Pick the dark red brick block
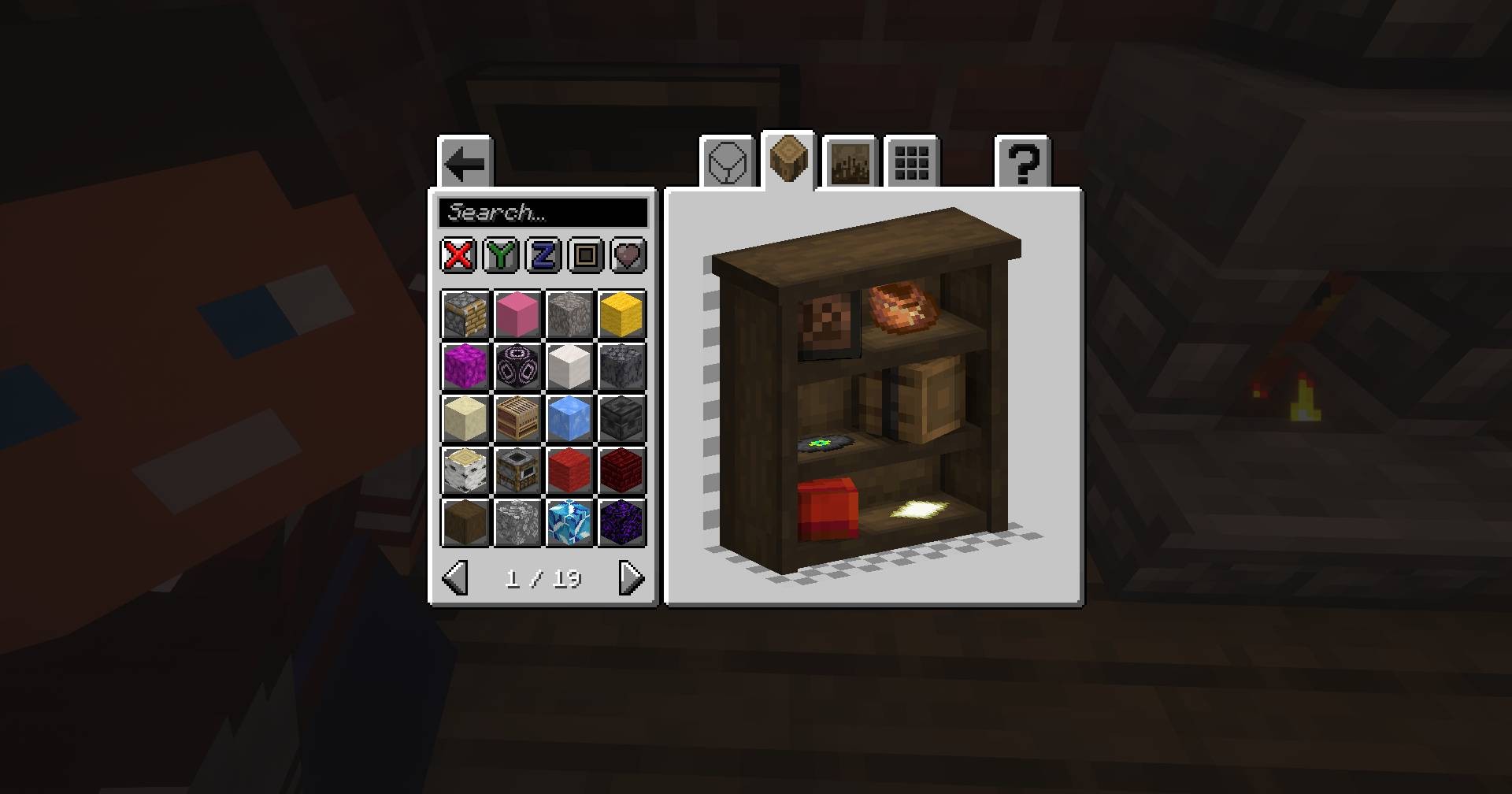1512x794 pixels. pos(621,469)
